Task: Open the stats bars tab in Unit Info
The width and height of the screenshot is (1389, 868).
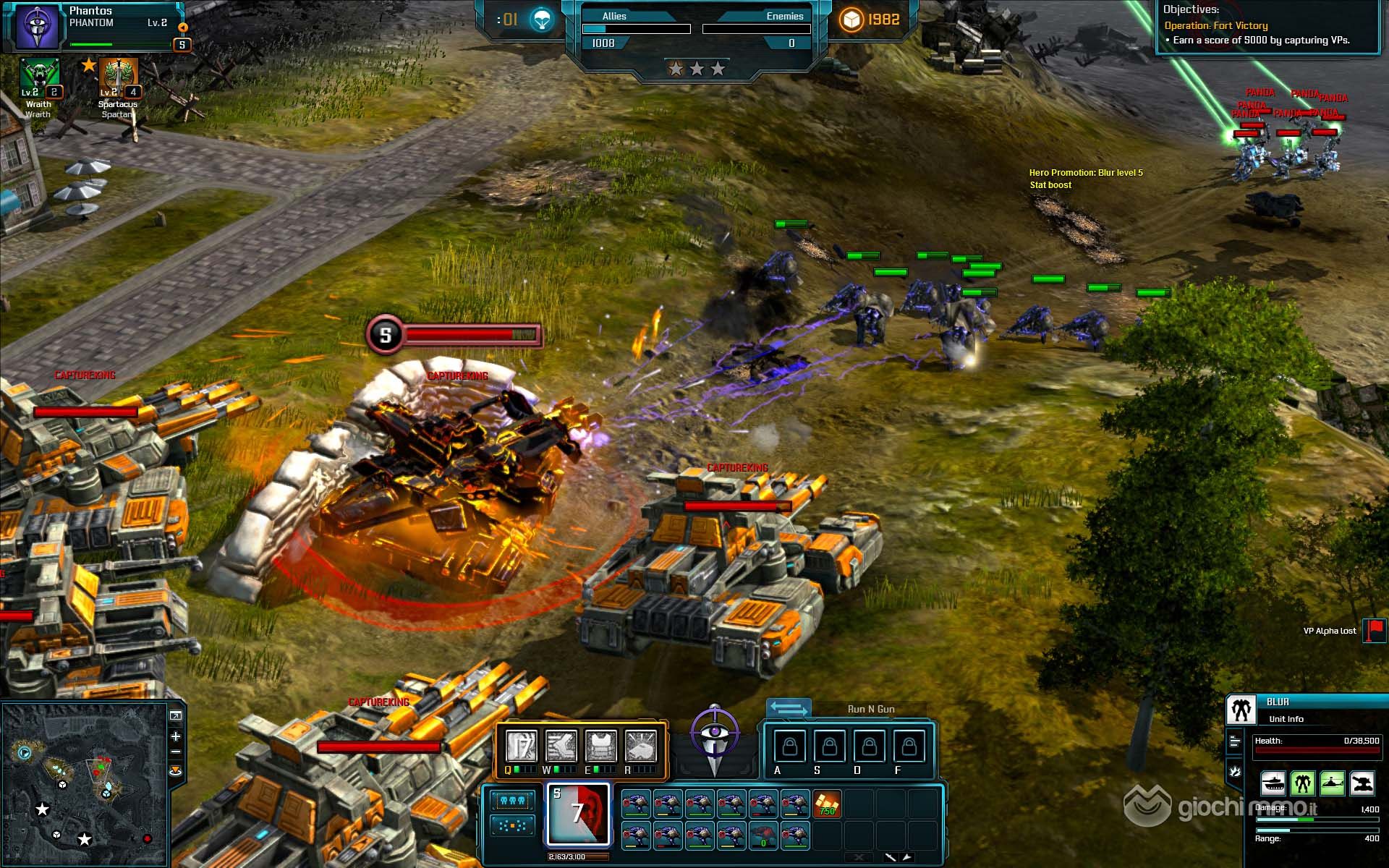Action: pyautogui.click(x=1235, y=741)
